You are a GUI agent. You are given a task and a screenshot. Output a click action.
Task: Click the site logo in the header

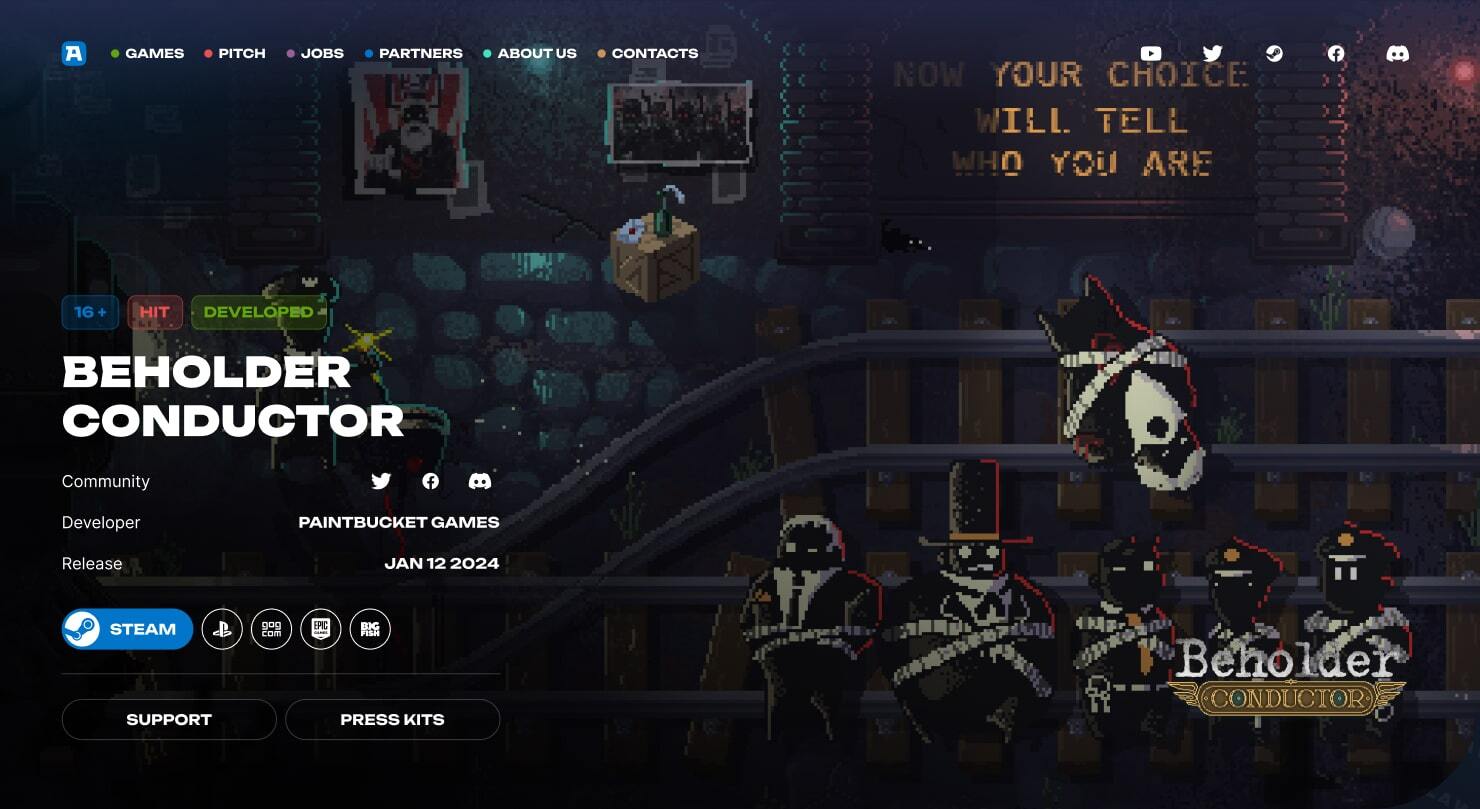pyautogui.click(x=74, y=53)
